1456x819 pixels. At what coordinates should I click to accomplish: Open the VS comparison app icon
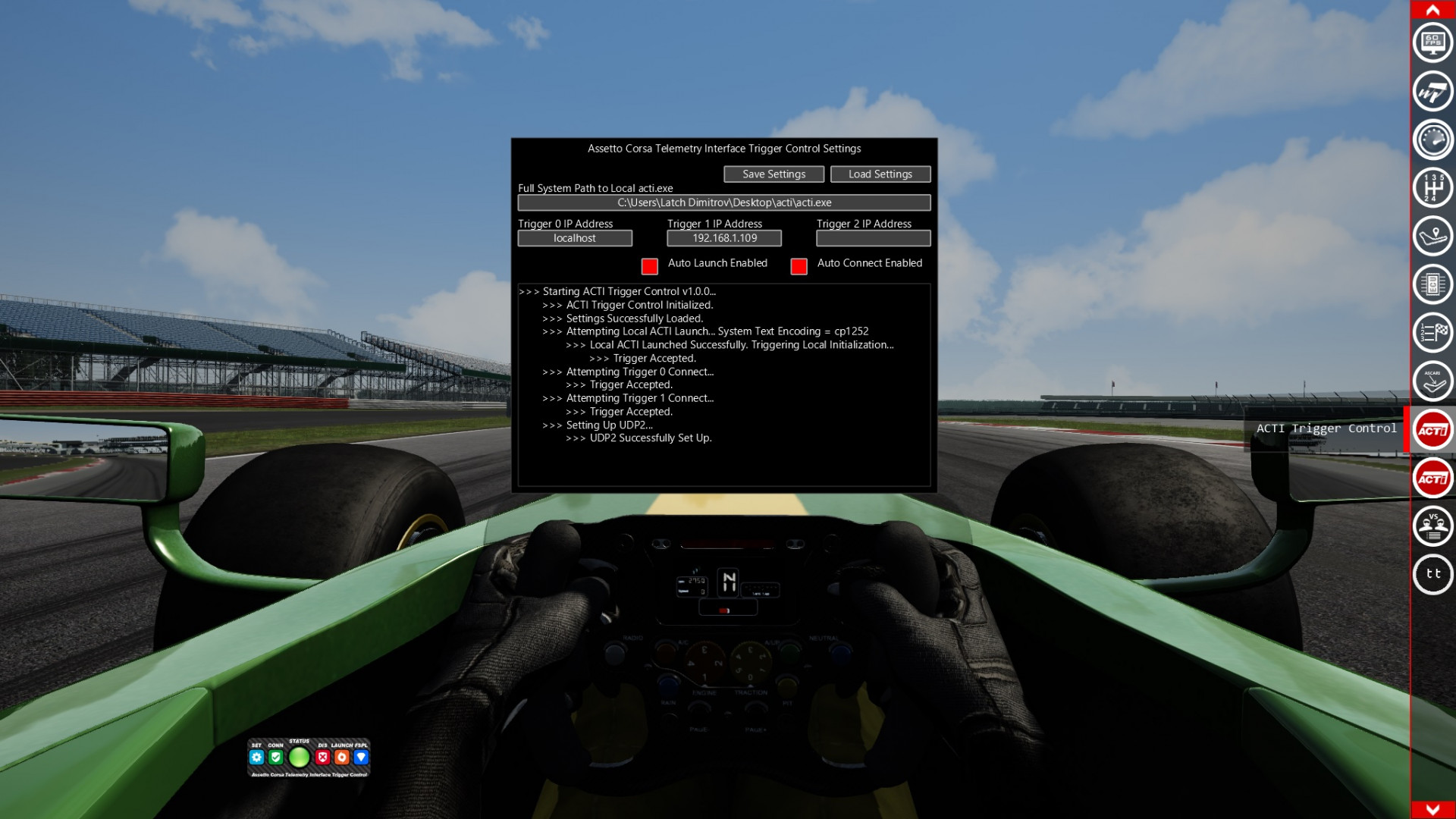(1433, 526)
